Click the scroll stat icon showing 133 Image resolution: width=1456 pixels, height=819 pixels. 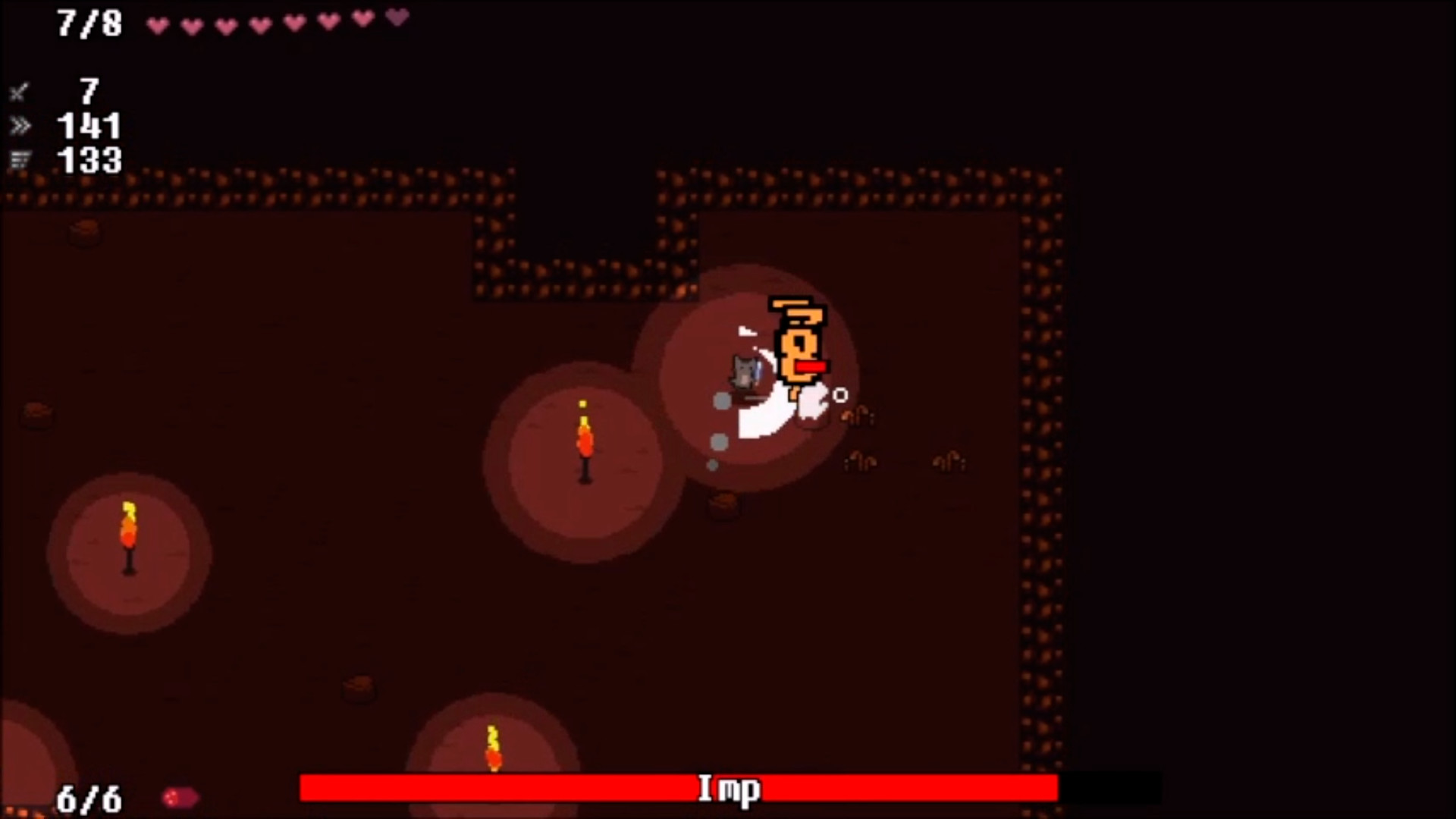[19, 159]
